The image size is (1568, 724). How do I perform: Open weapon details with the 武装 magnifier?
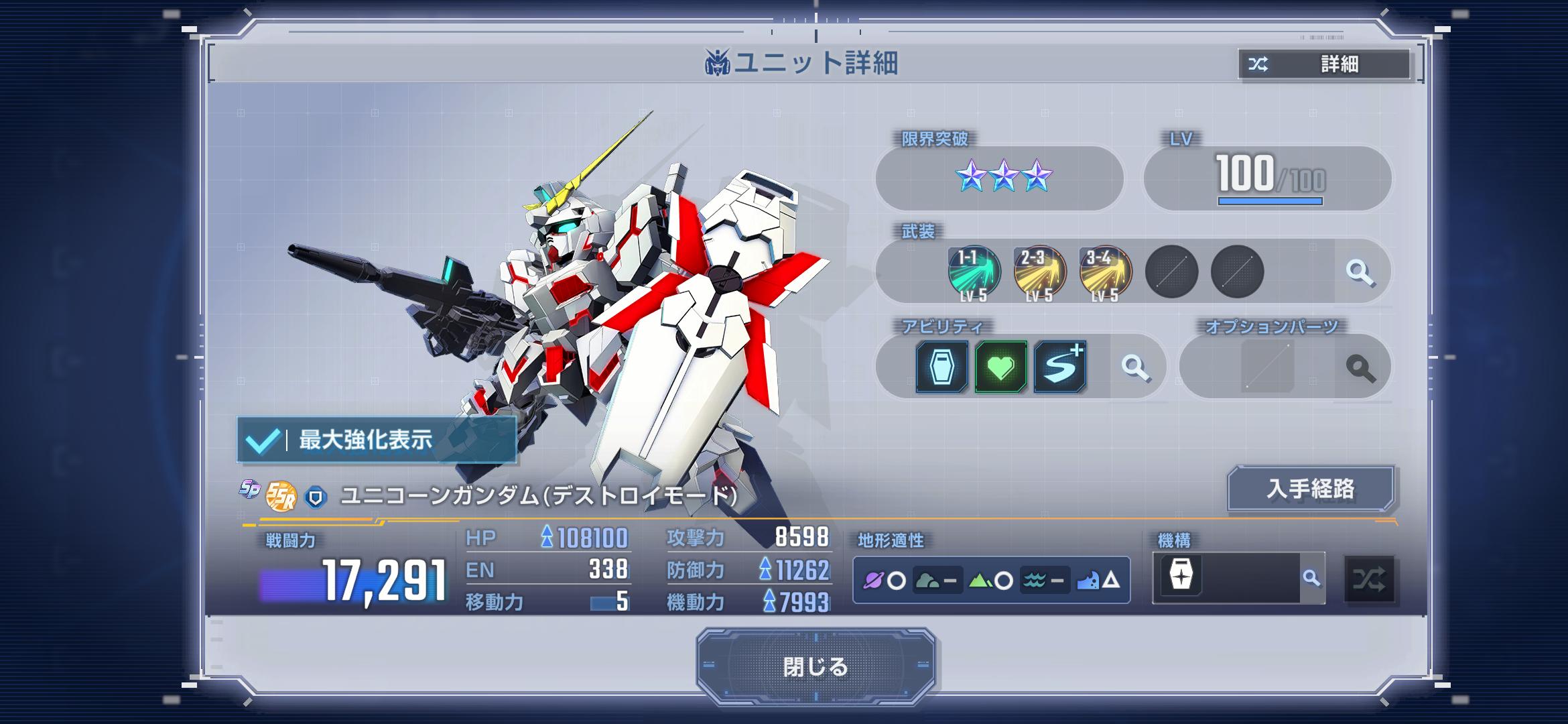tap(1360, 272)
